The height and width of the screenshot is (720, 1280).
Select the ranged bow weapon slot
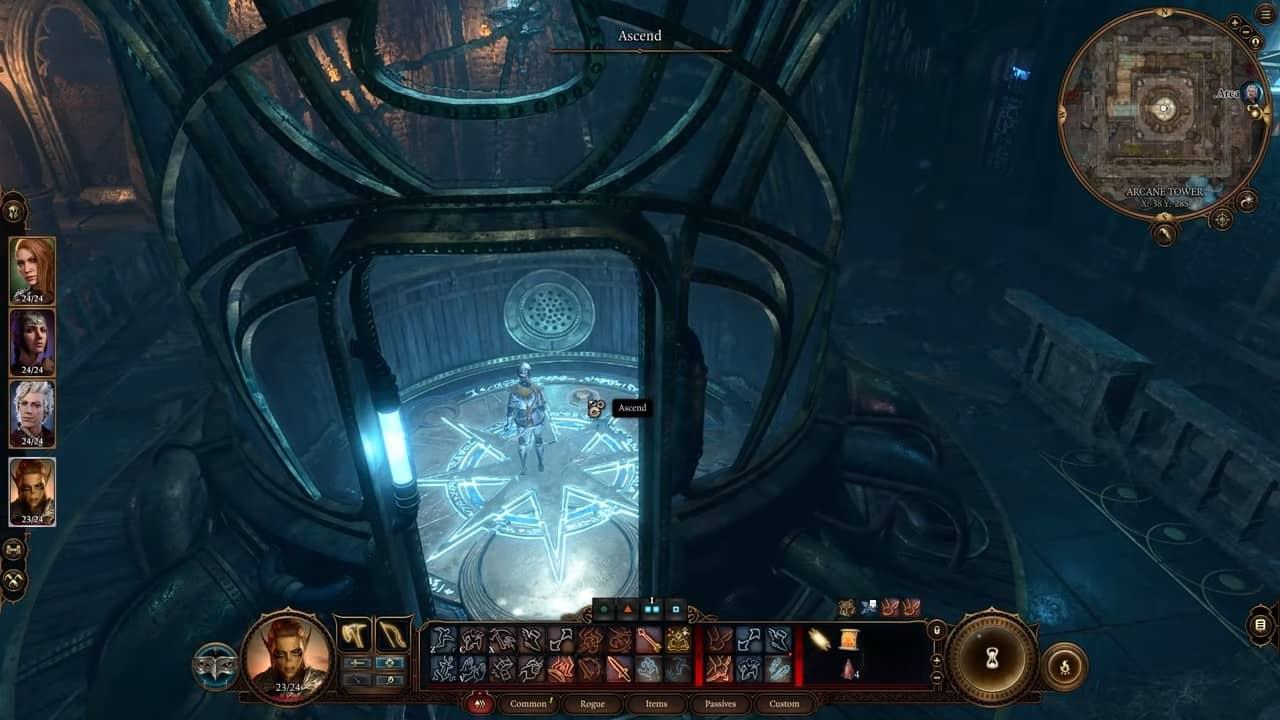[392, 634]
